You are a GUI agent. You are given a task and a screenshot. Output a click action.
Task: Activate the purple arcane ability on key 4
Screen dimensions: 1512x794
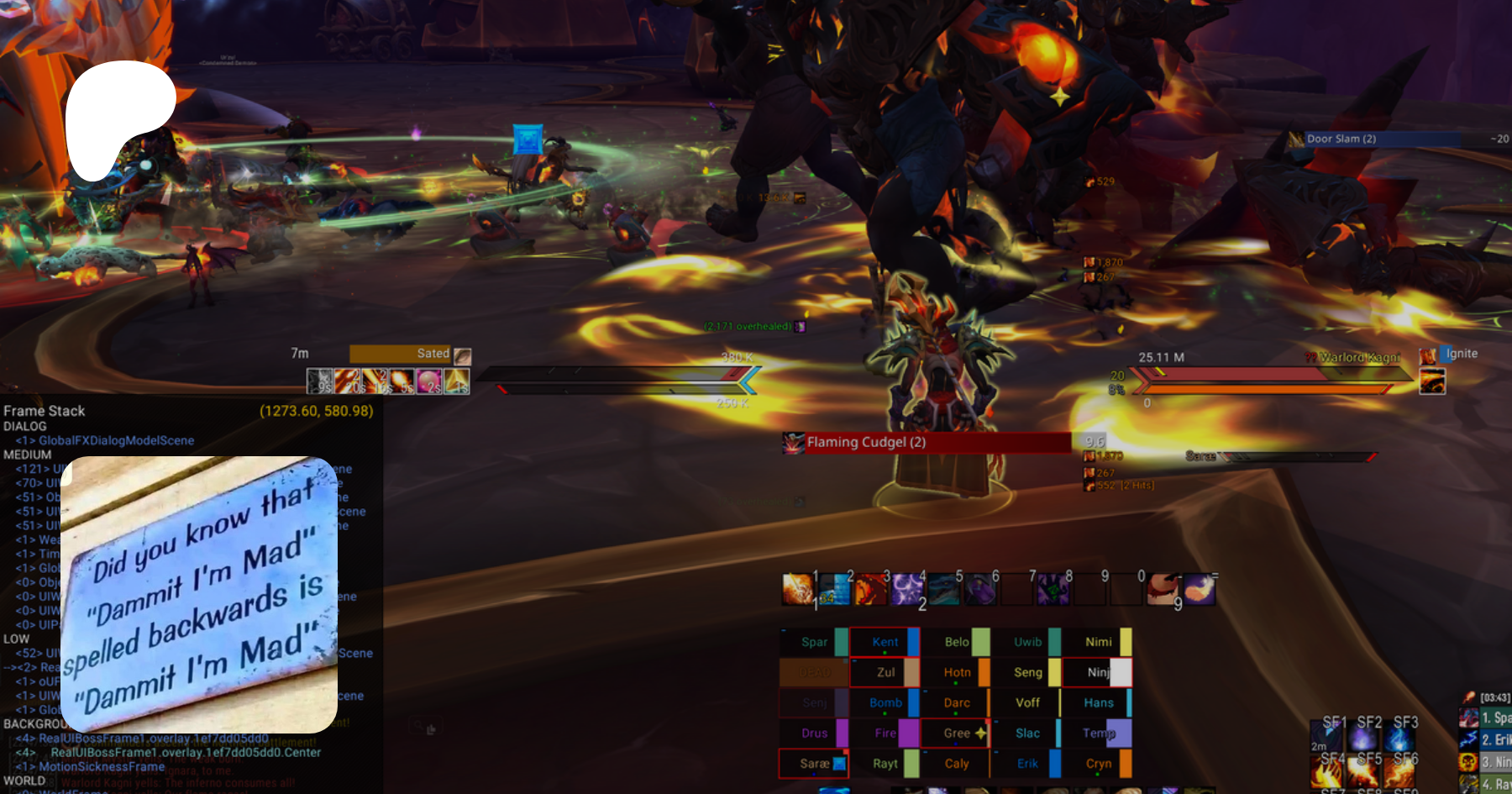point(907,589)
